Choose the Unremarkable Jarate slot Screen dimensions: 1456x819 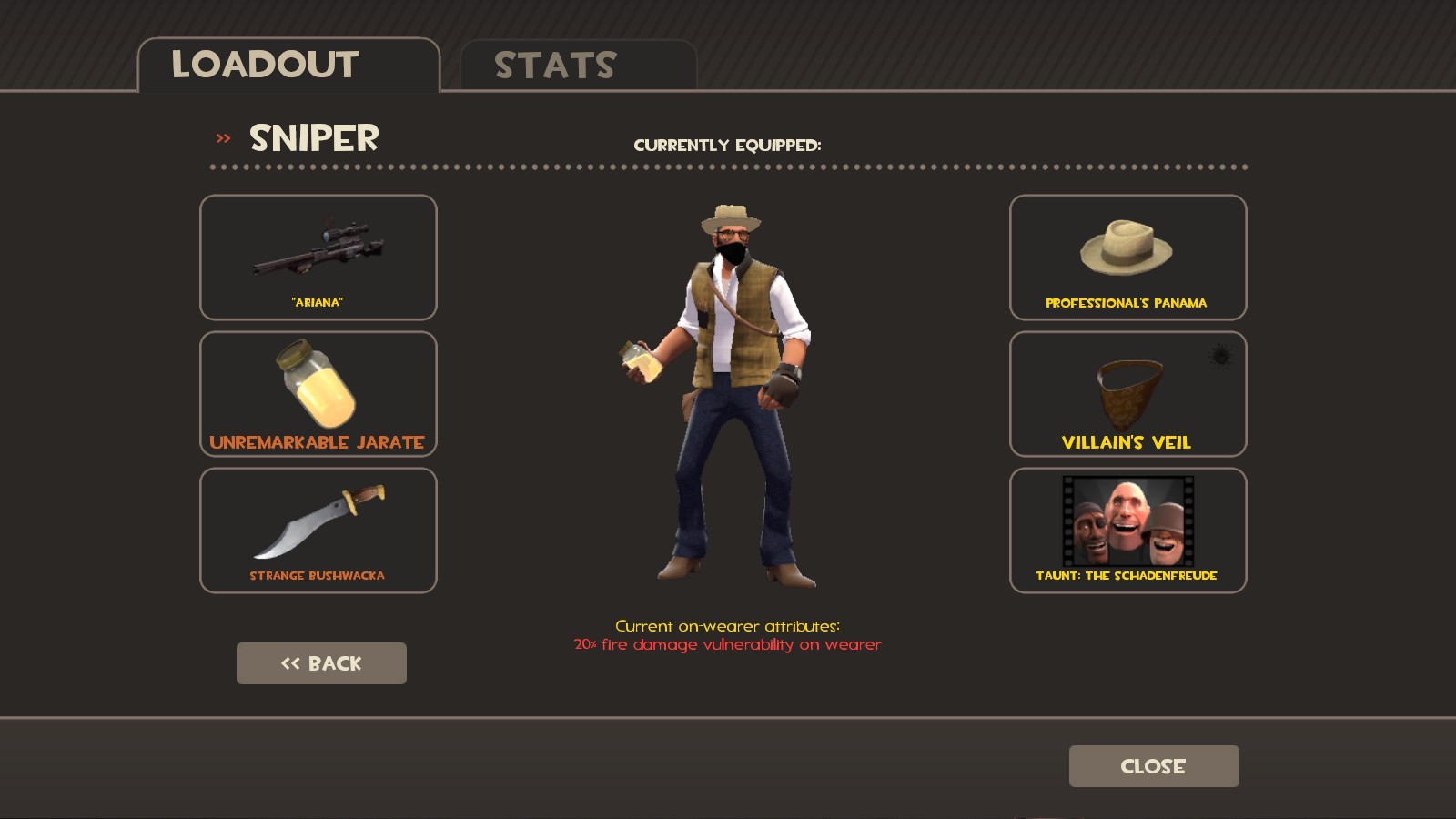click(x=318, y=394)
